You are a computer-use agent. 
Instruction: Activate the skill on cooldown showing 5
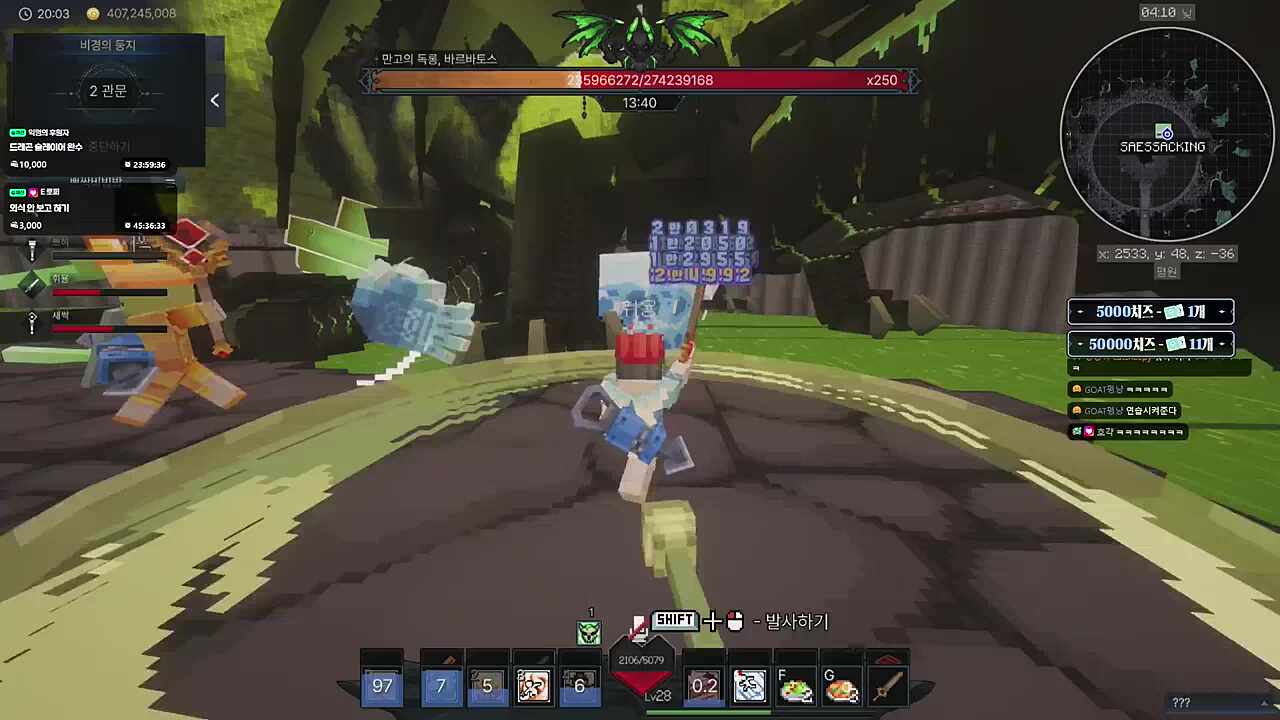click(487, 686)
